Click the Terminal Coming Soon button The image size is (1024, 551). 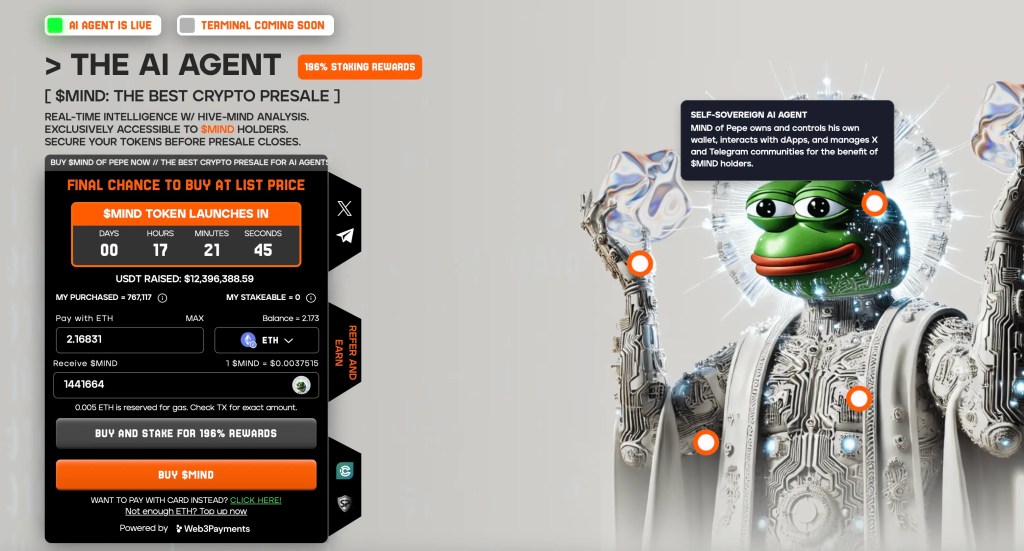(x=255, y=25)
